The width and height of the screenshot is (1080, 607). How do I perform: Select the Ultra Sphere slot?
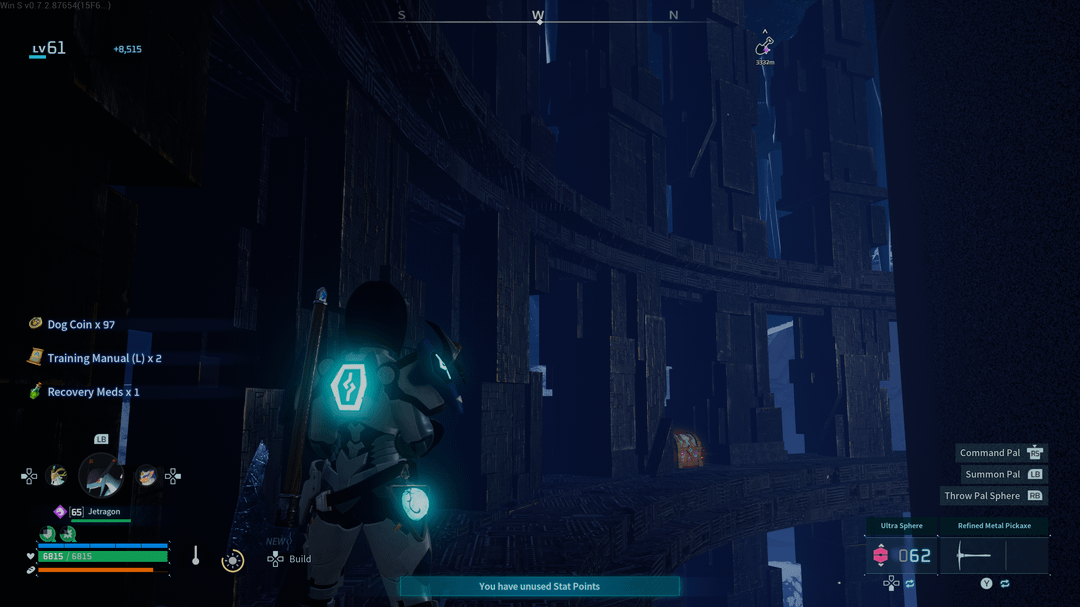coord(902,555)
